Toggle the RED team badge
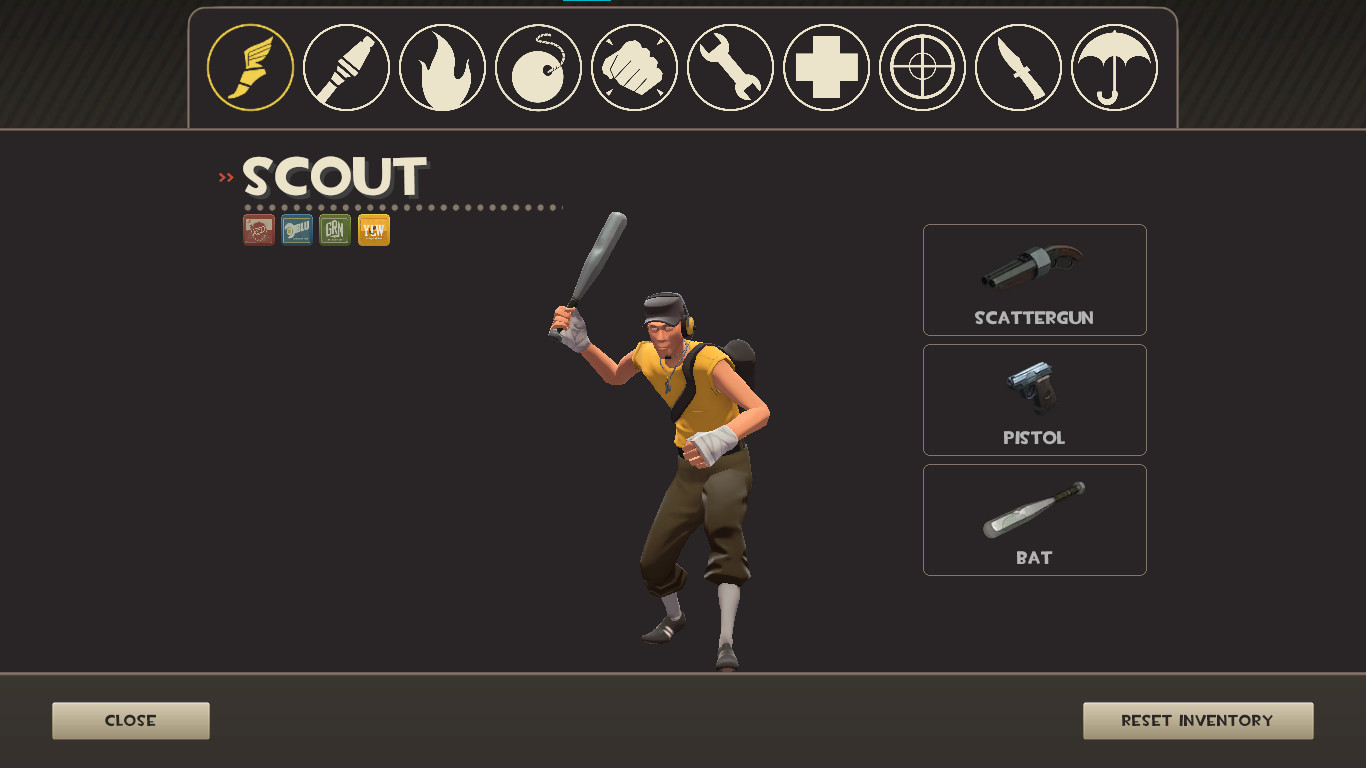This screenshot has width=1366, height=768. (x=258, y=230)
